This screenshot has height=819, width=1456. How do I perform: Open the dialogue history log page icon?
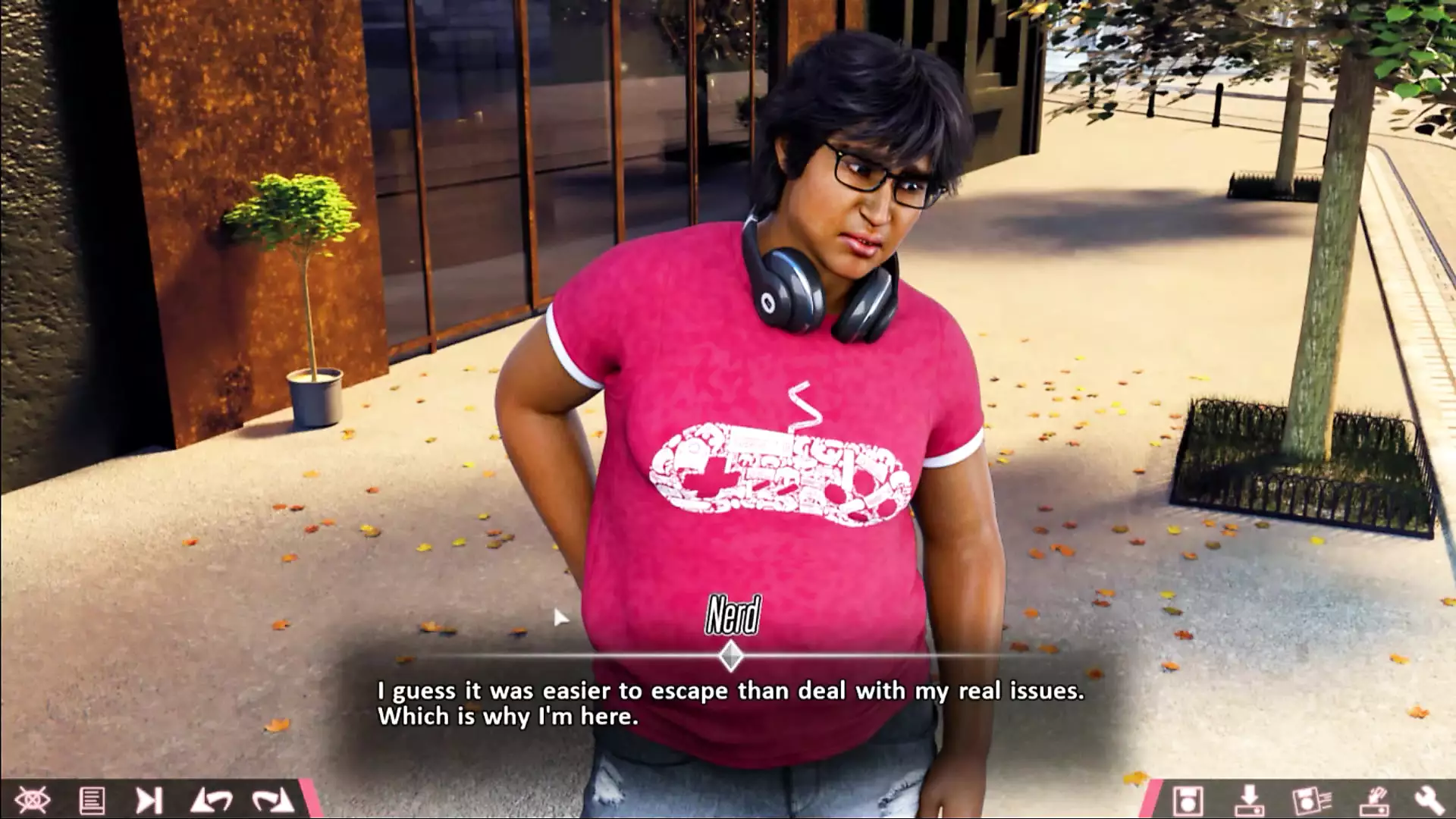[x=92, y=799]
